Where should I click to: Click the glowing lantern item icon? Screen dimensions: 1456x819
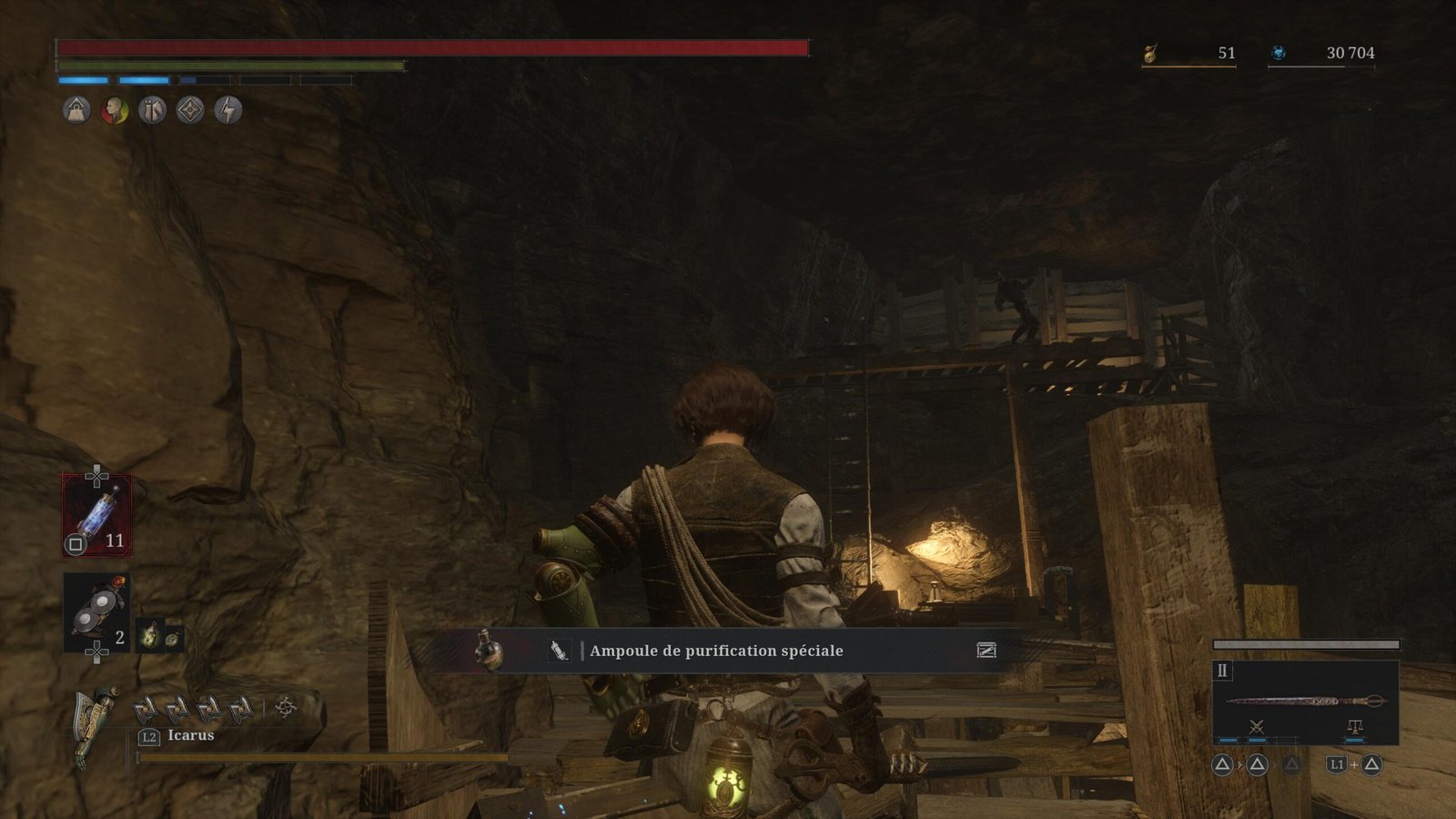pyautogui.click(x=149, y=634)
